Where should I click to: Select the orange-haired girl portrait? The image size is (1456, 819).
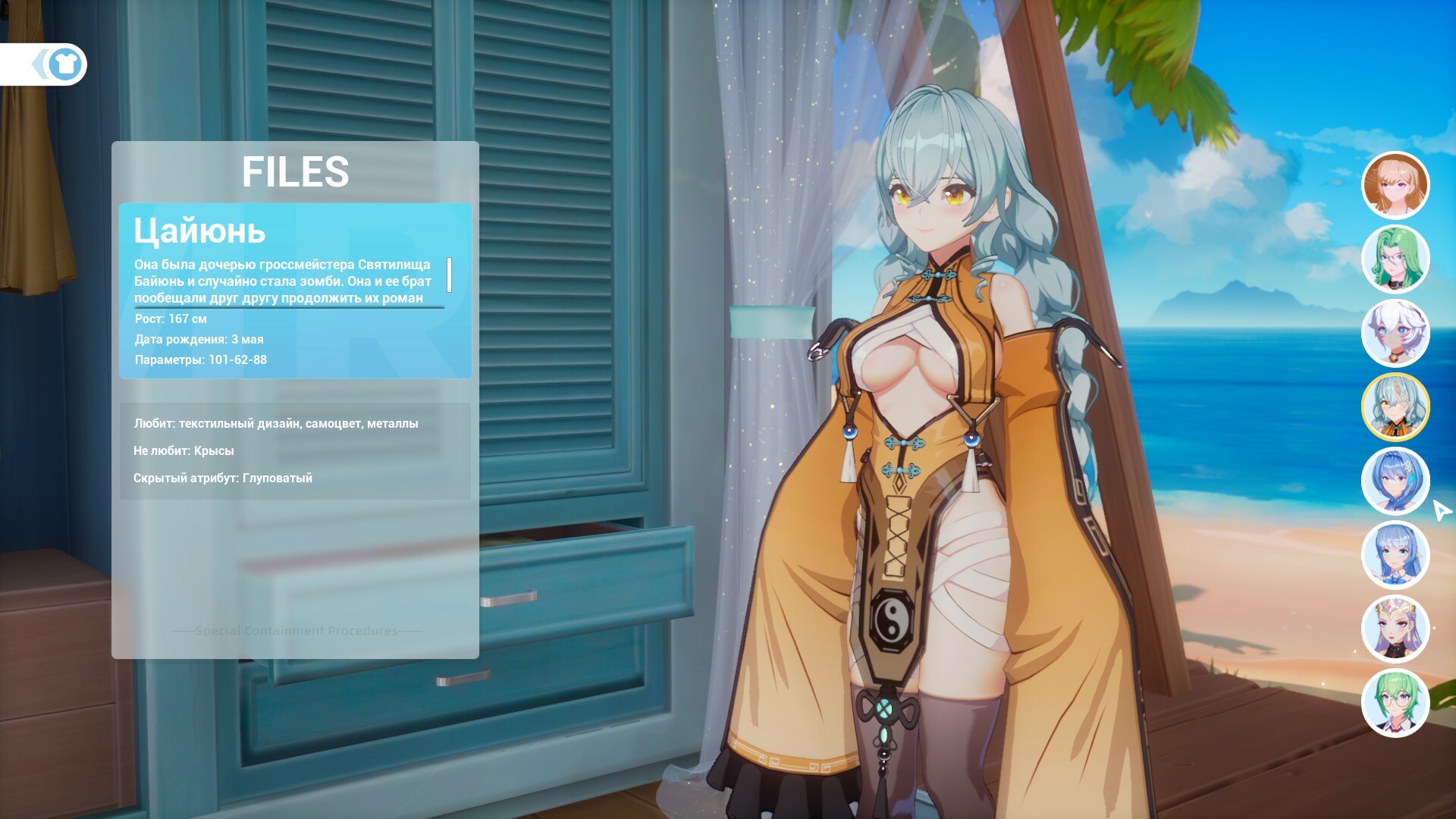(x=1395, y=185)
